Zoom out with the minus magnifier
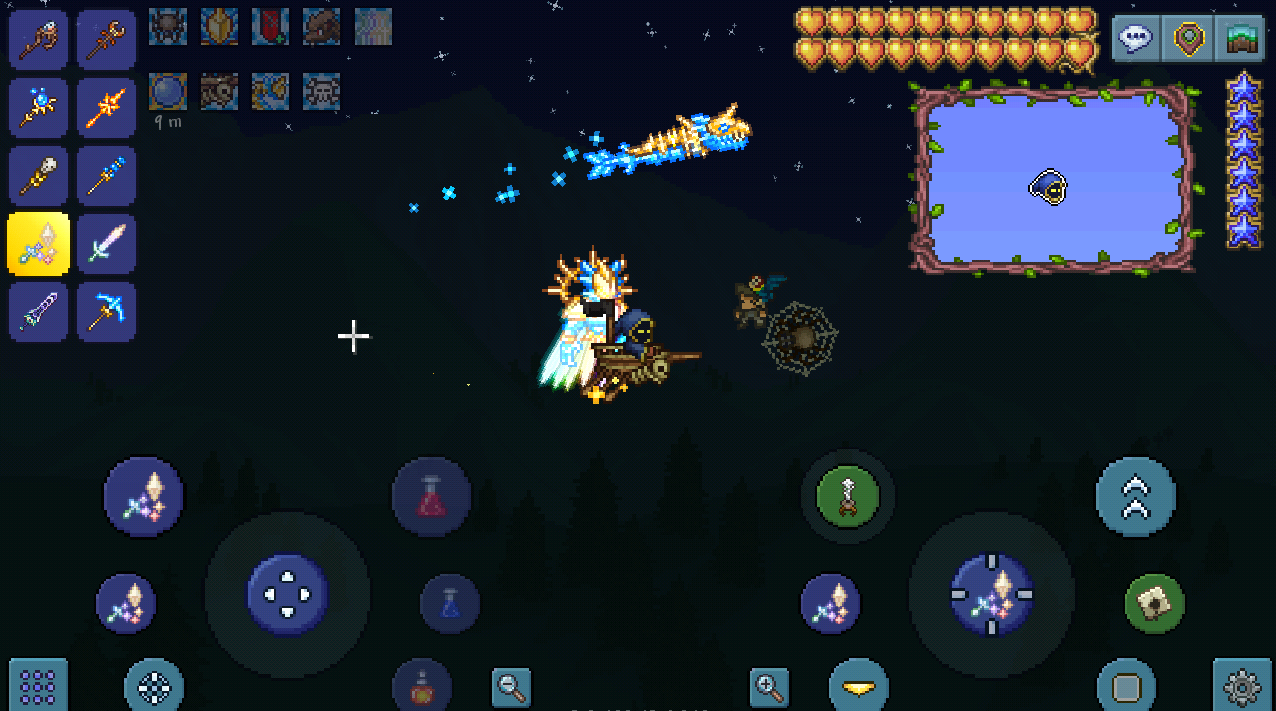 [511, 687]
